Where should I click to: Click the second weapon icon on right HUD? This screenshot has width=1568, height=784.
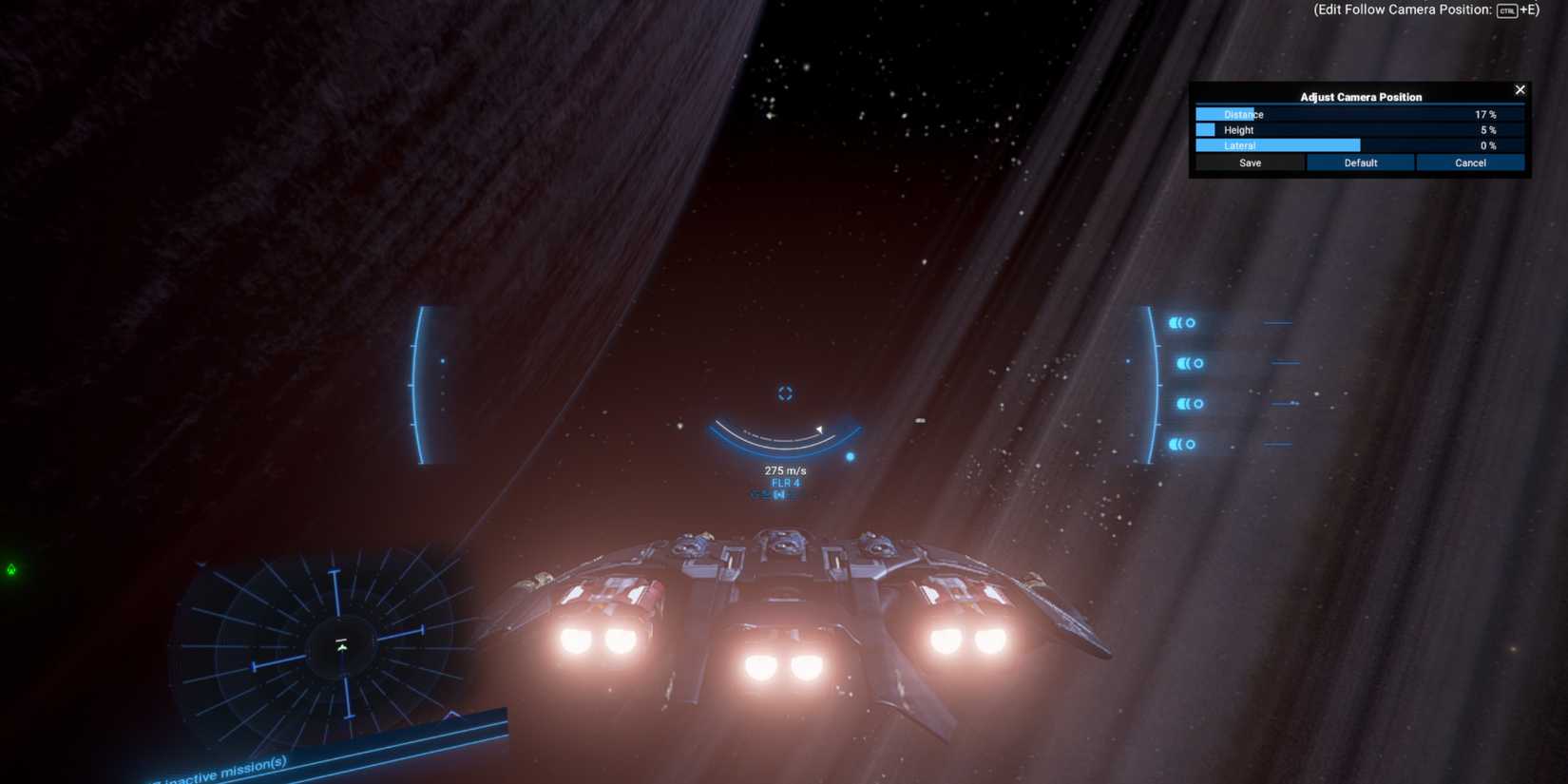coord(1187,362)
